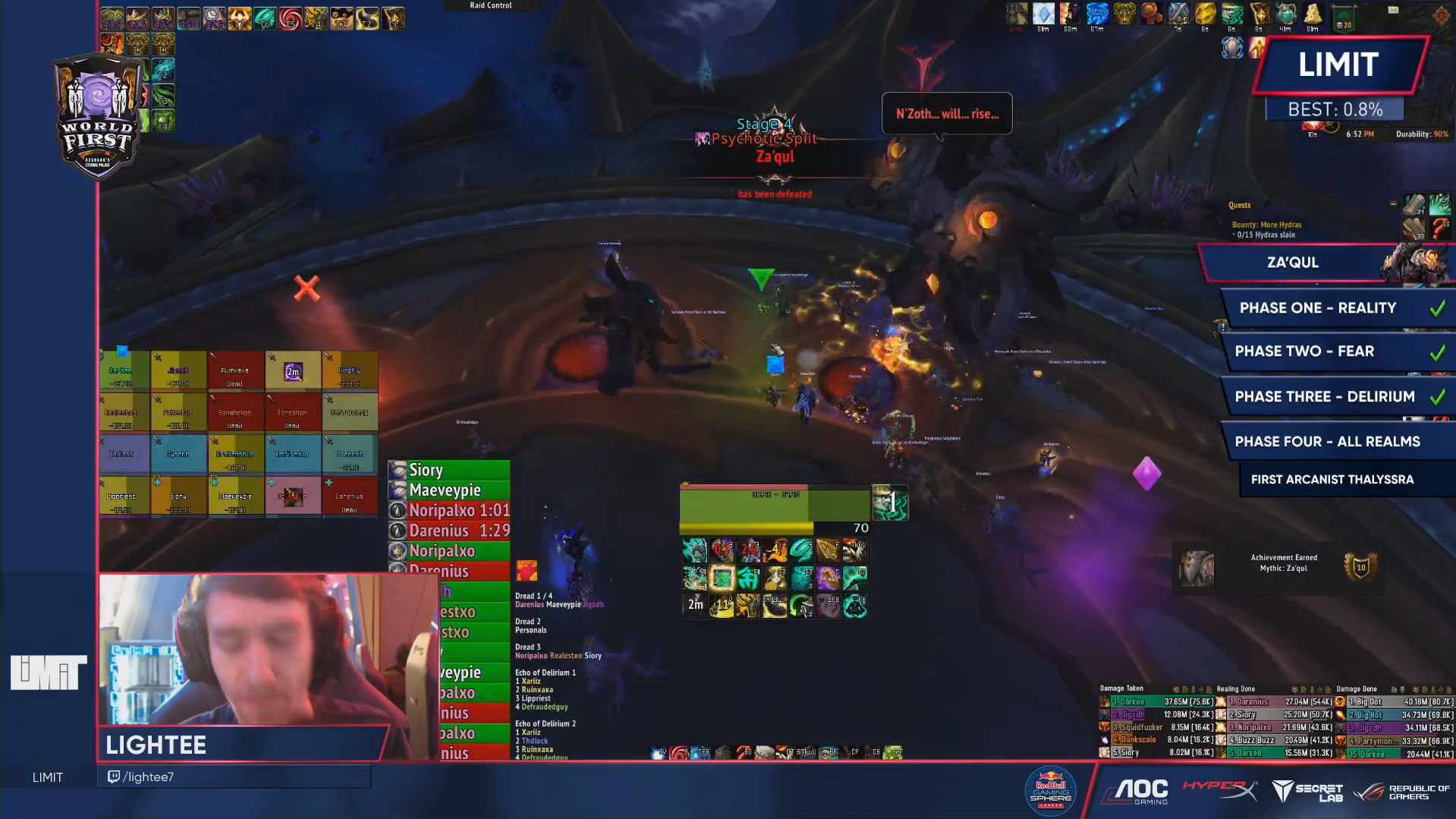
Task: Click the guild banner icon showing 20
Action: coord(1343,17)
